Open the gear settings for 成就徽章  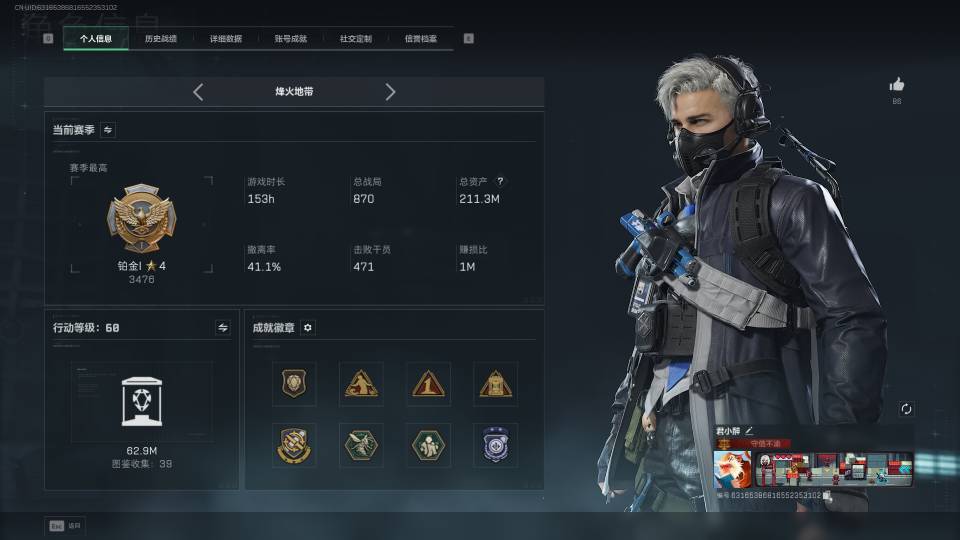tap(308, 327)
